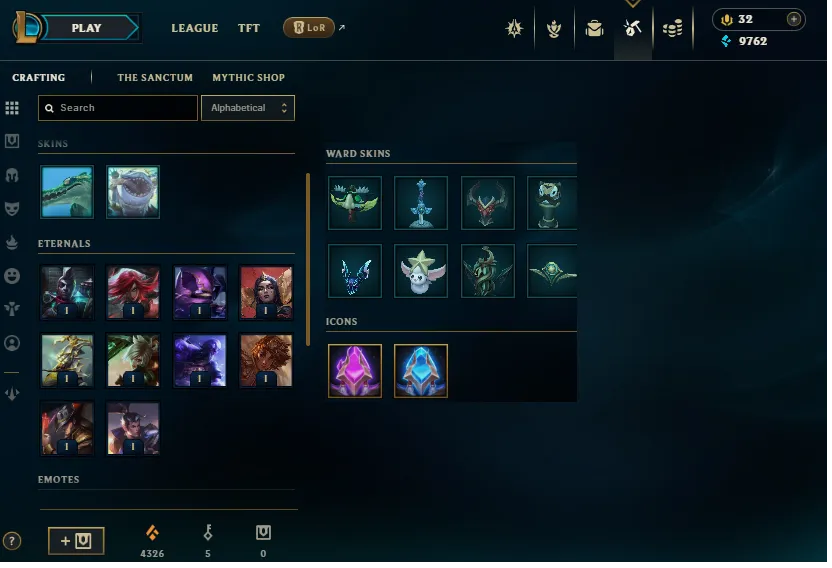Add RP with the plus button
Viewport: 832px width, 568px height.
pyautogui.click(x=793, y=19)
